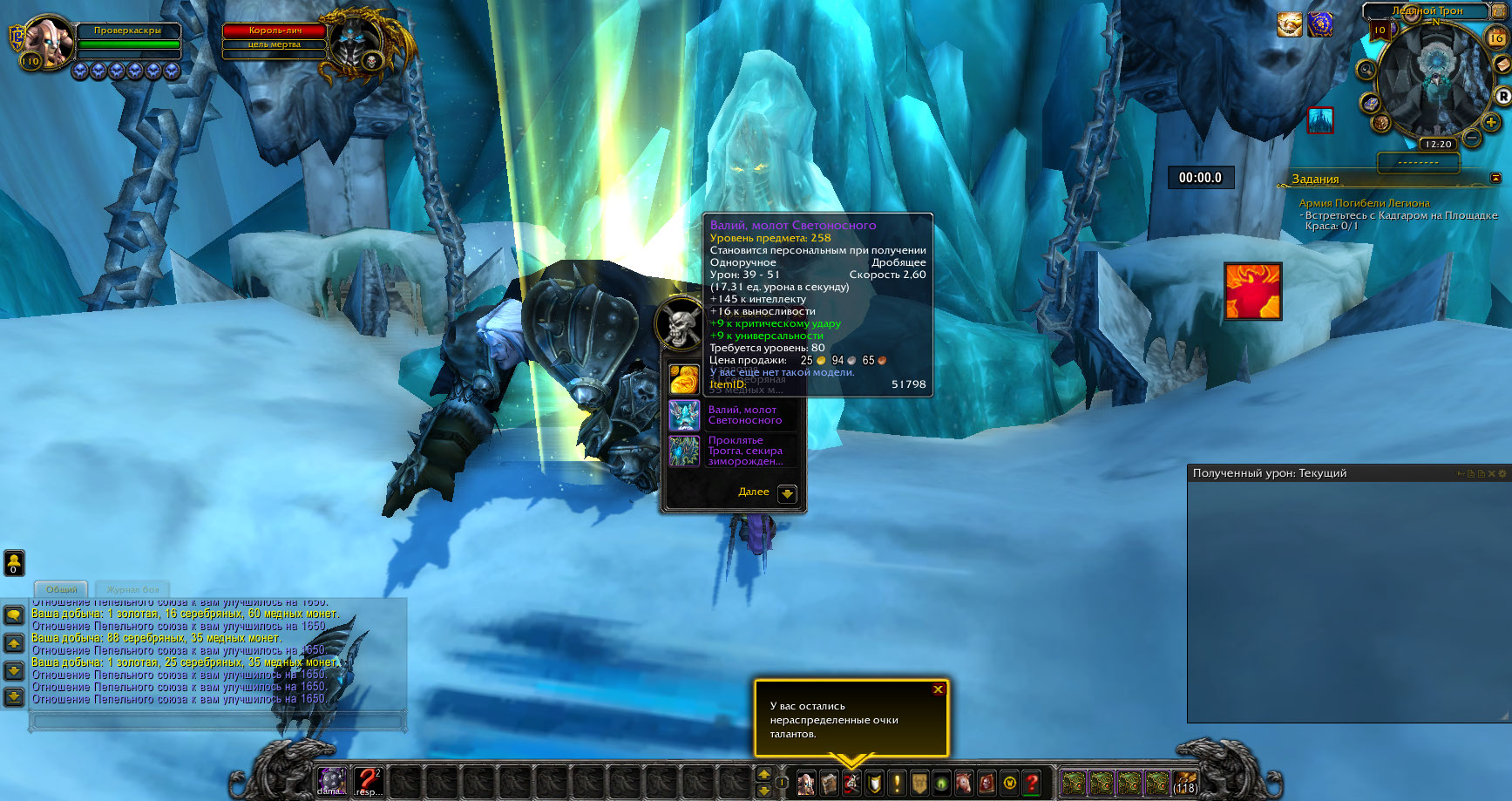Open the social friends button above chat
Image resolution: width=1512 pixels, height=801 pixels.
click(14, 563)
